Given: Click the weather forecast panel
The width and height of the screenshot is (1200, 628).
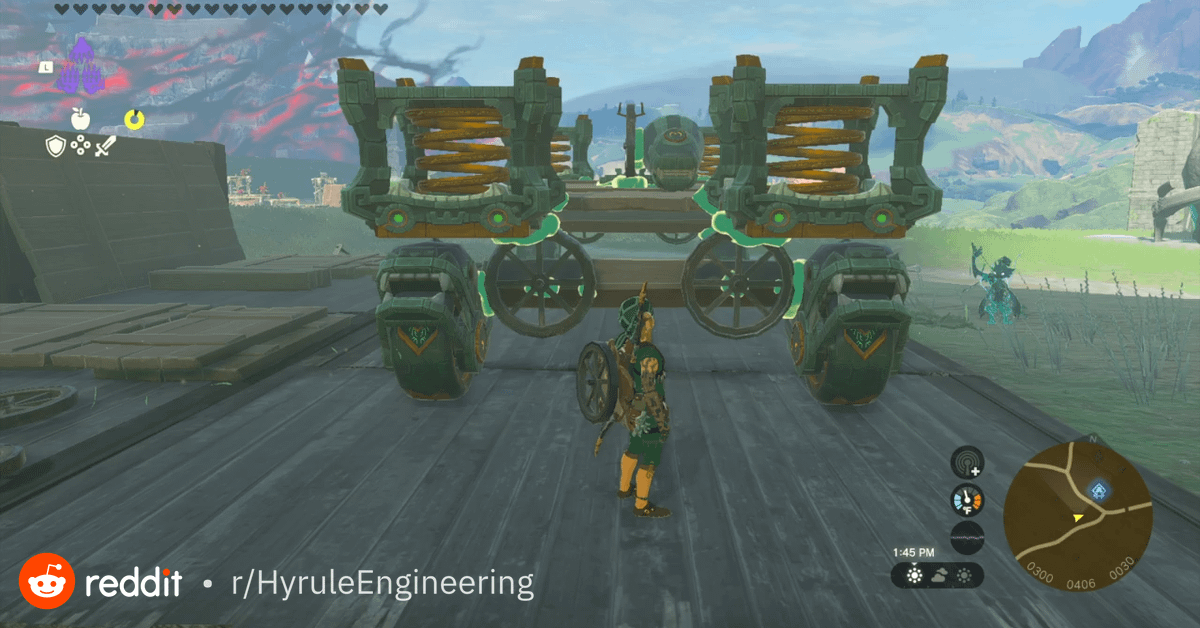Looking at the screenshot, I should pyautogui.click(x=938, y=575).
